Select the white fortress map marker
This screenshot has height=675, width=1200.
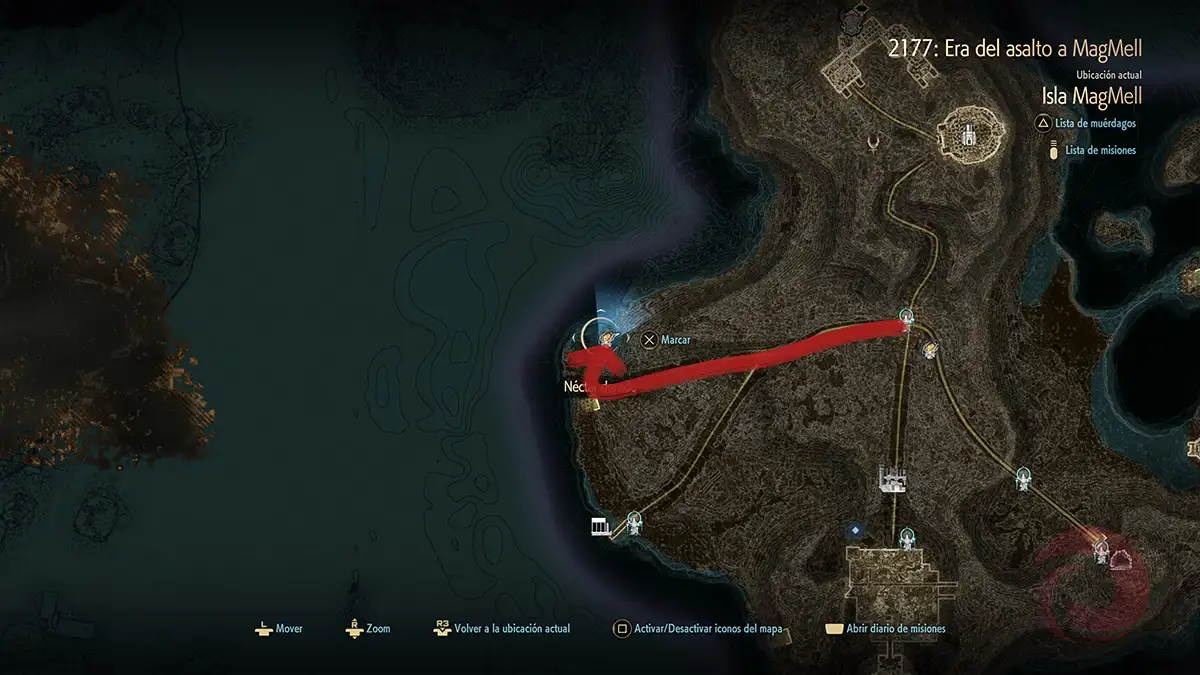pyautogui.click(x=892, y=479)
